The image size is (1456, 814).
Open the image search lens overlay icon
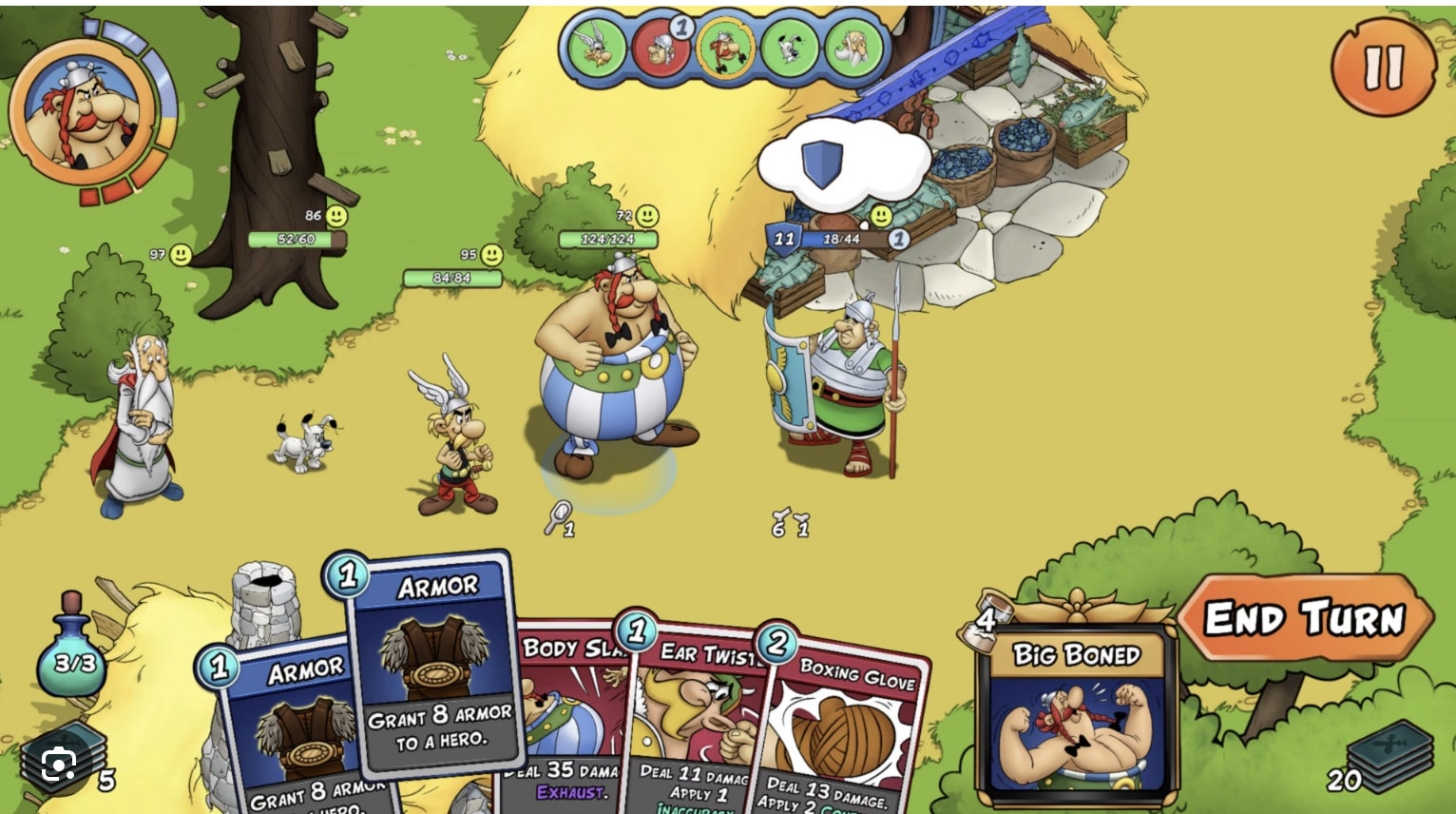point(59,766)
